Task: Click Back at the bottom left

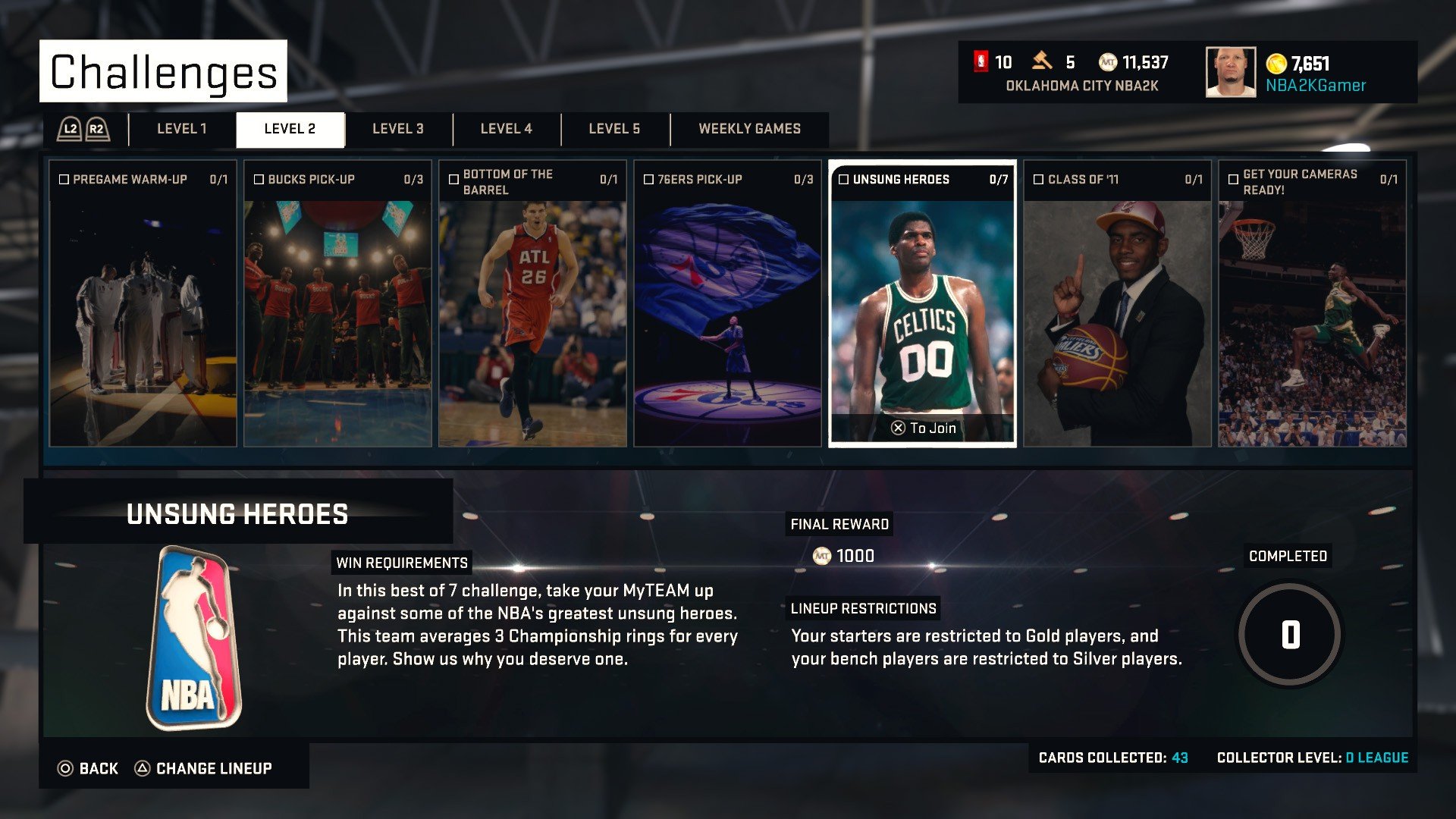Action: pyautogui.click(x=89, y=768)
